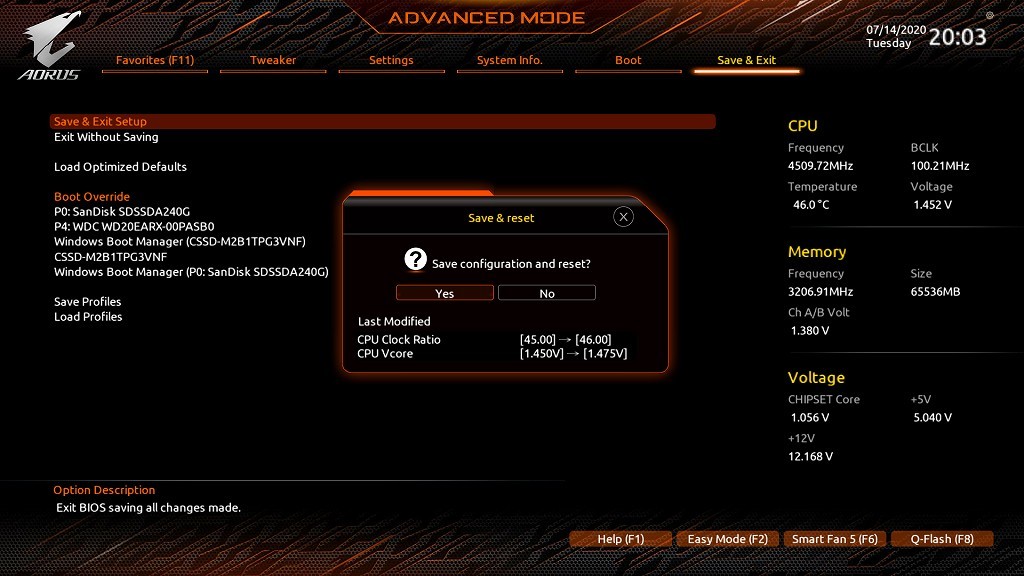The height and width of the screenshot is (576, 1024).
Task: Open Help (F1) button
Action: pyautogui.click(x=621, y=539)
